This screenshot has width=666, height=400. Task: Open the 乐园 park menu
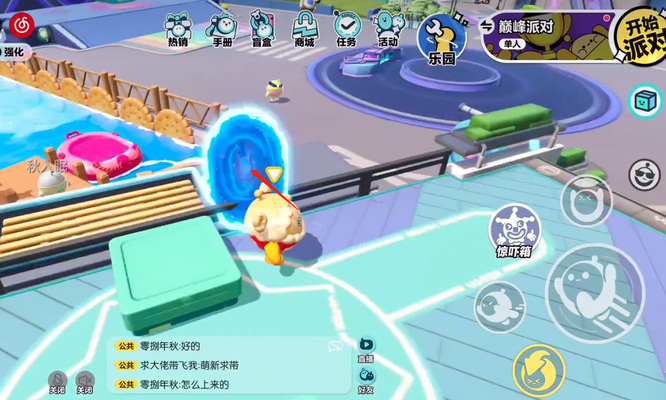point(441,38)
